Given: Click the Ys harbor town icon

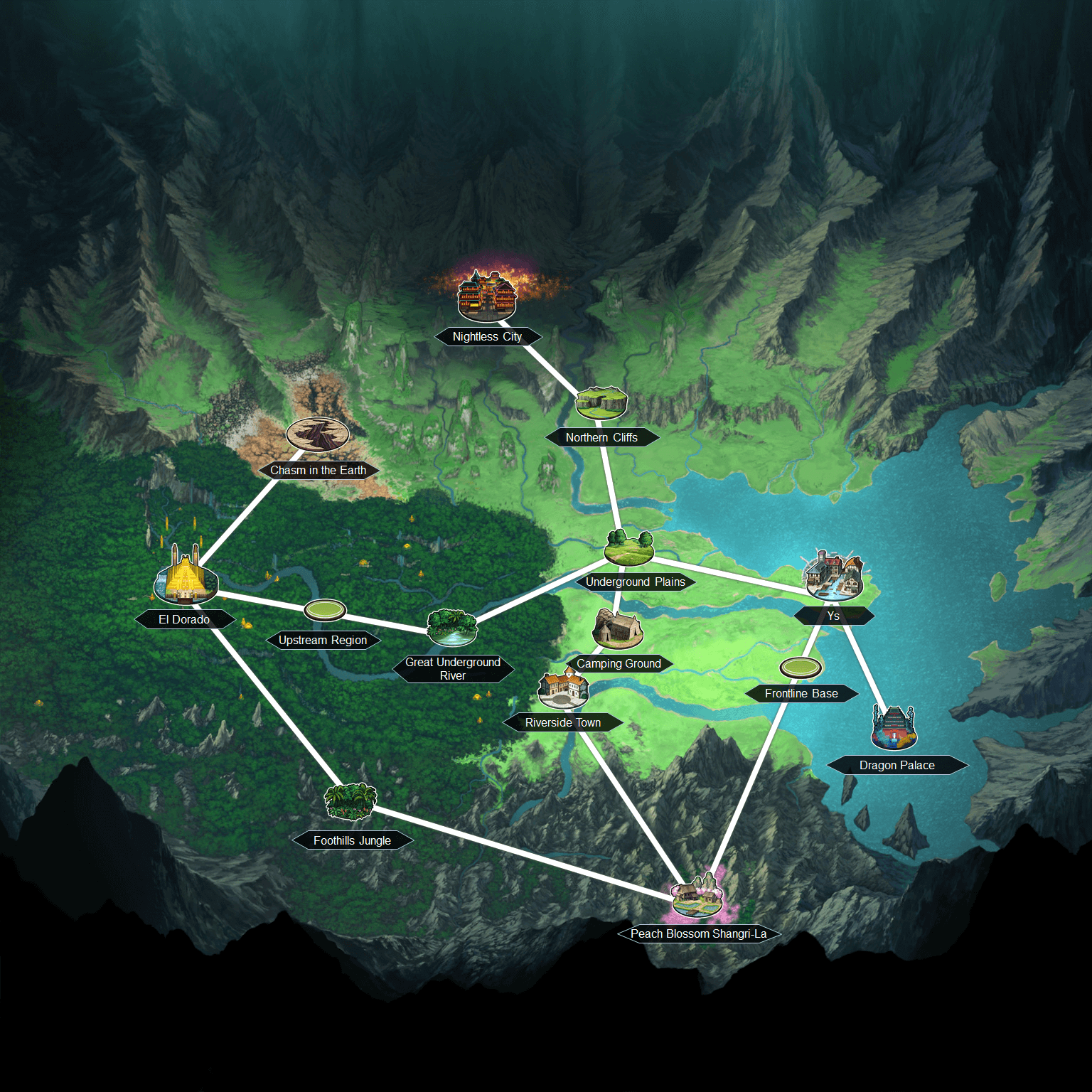Looking at the screenshot, I should click(833, 576).
